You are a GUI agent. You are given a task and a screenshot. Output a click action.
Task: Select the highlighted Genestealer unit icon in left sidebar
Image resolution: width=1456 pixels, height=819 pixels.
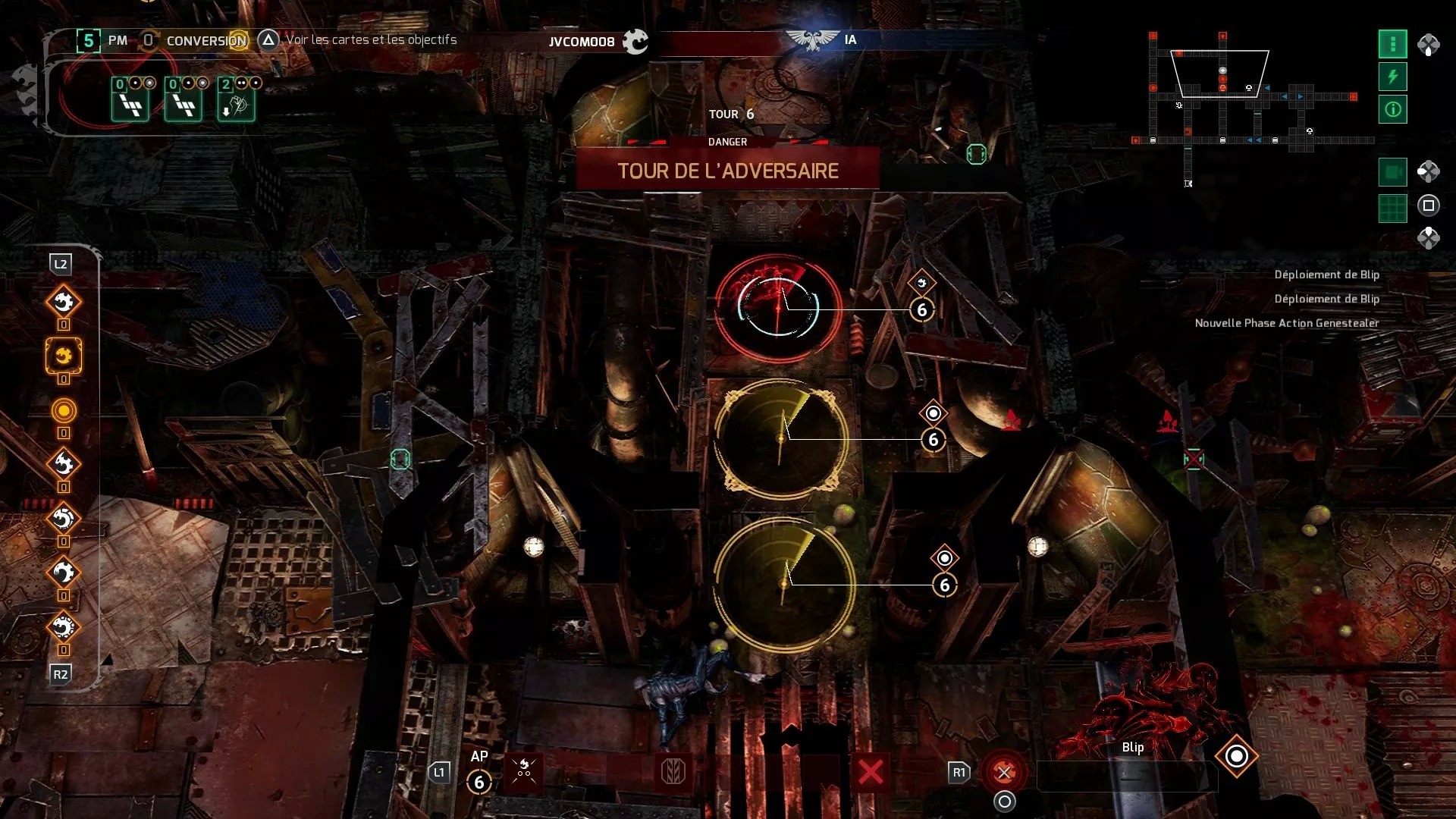point(64,358)
